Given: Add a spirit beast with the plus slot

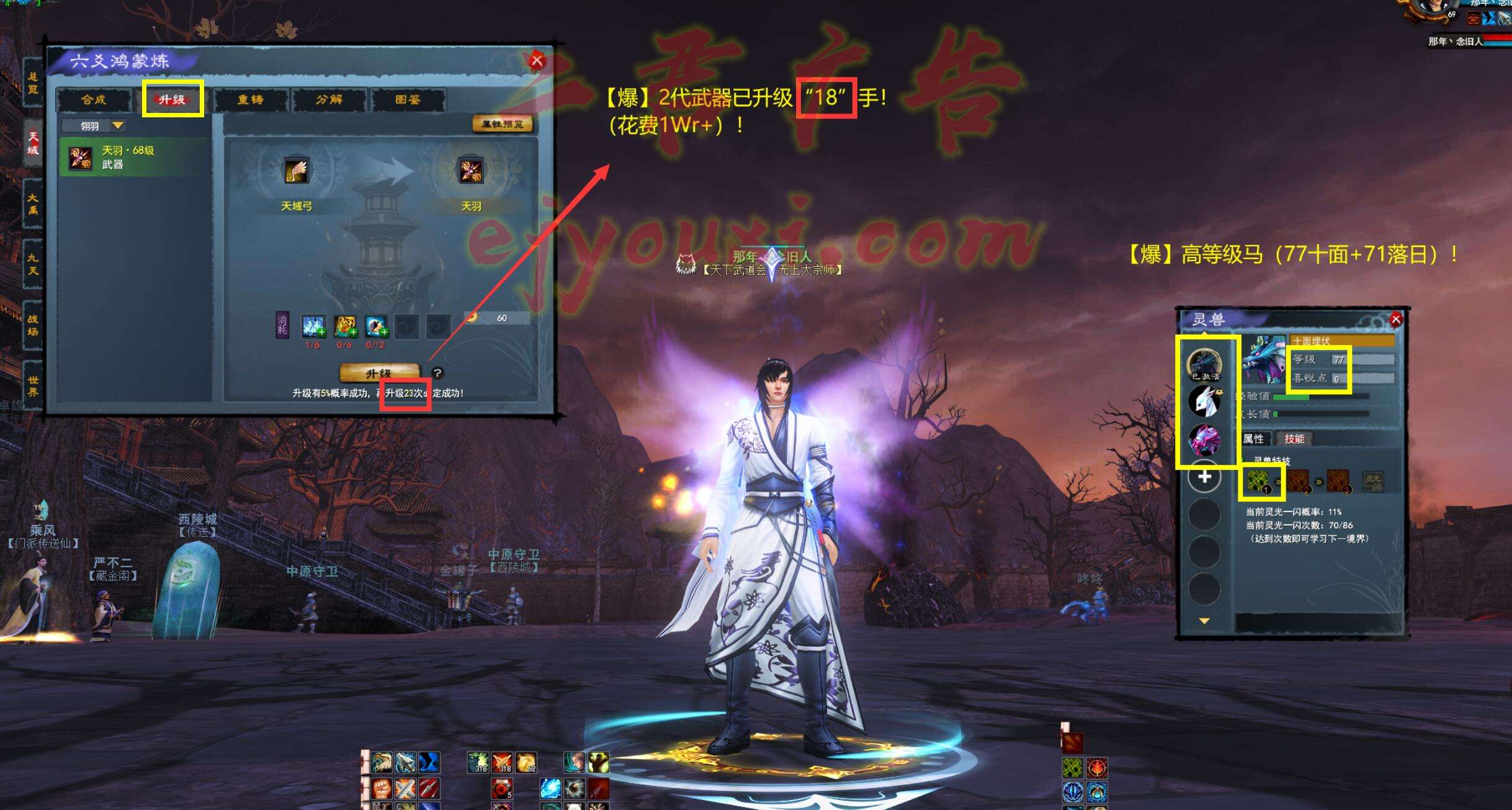Looking at the screenshot, I should 1204,477.
